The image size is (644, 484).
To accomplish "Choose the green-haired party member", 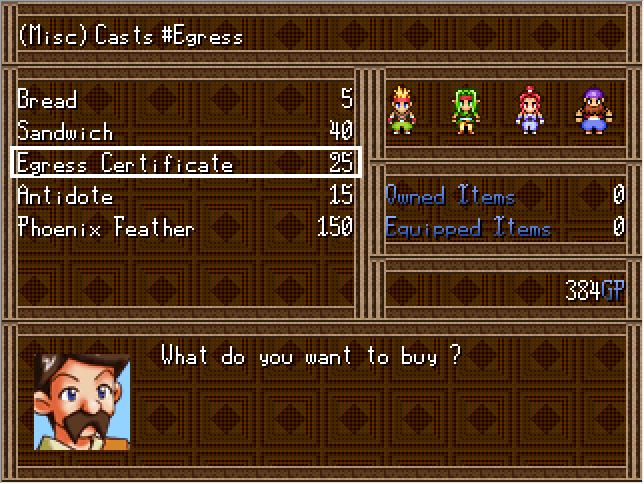I will click(x=465, y=109).
